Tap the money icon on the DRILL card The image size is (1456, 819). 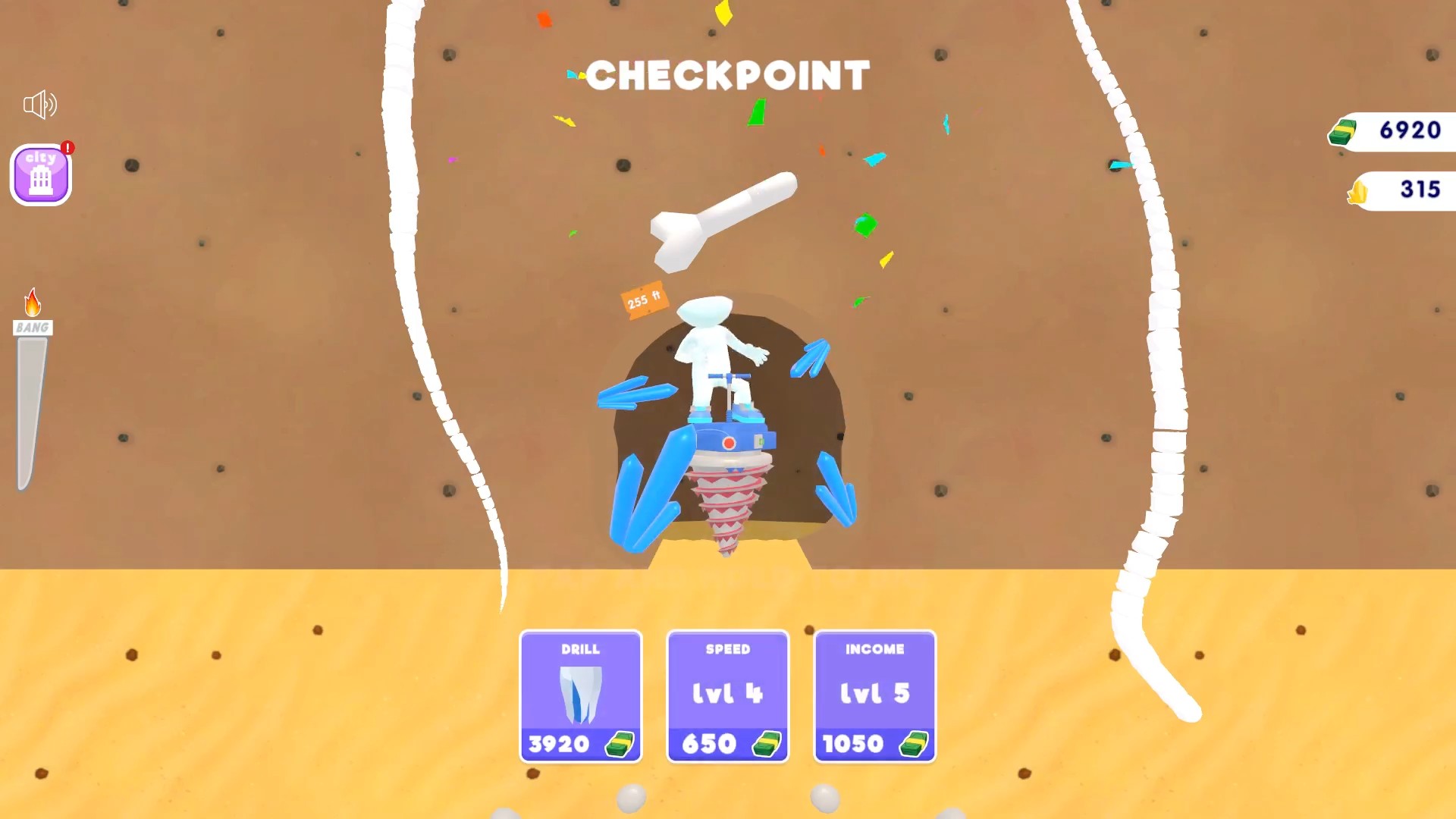(x=620, y=744)
